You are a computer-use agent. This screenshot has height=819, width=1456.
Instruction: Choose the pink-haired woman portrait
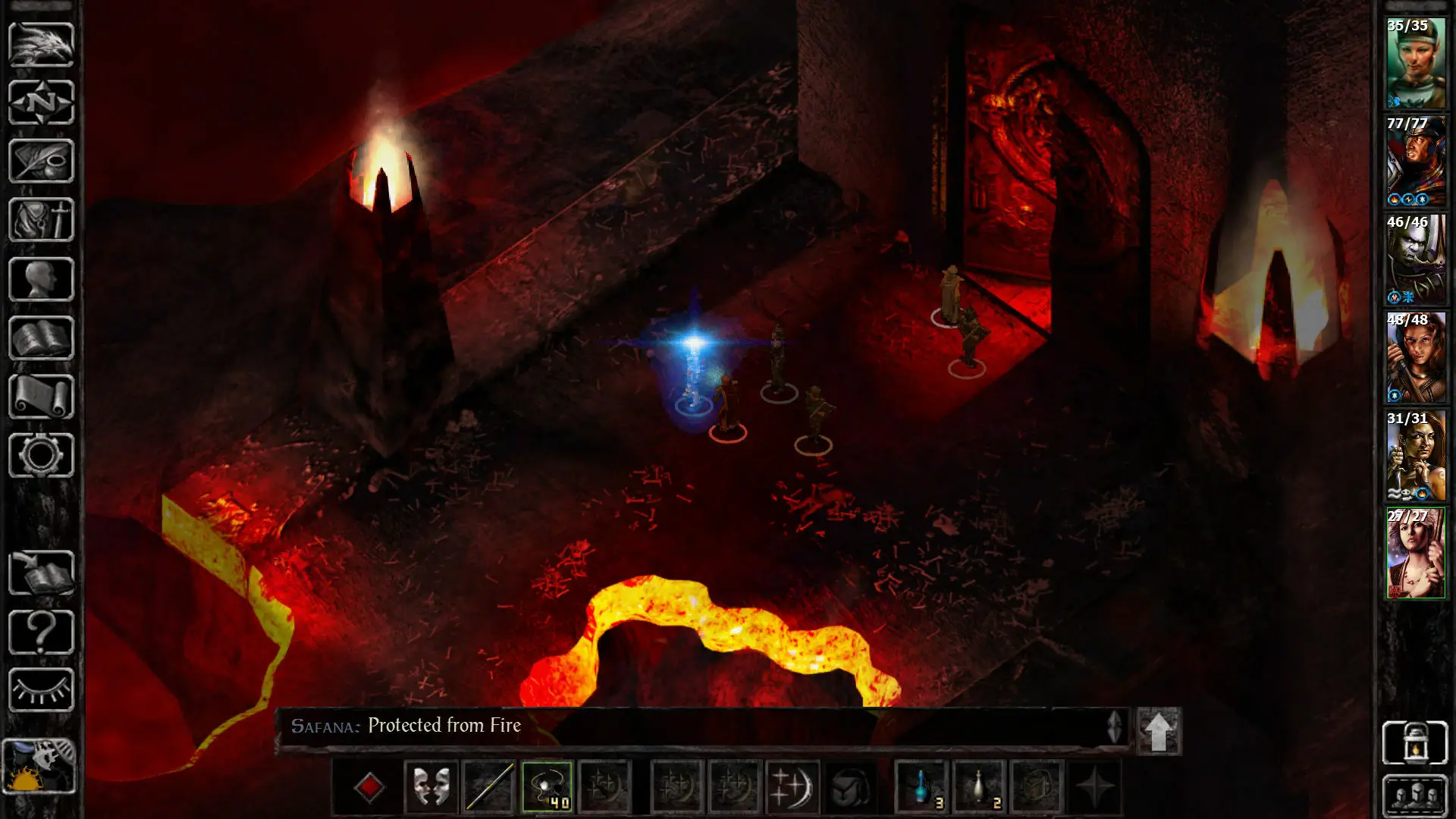tap(1415, 554)
